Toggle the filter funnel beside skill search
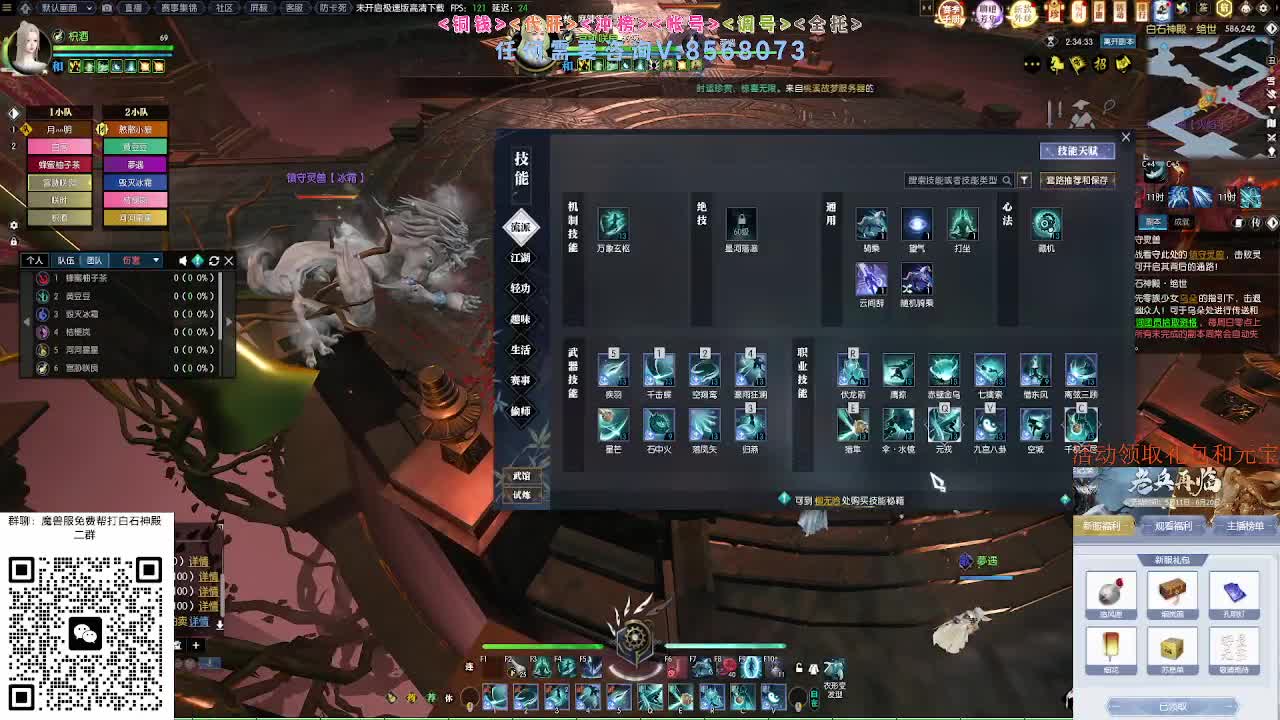The height and width of the screenshot is (720, 1280). [1022, 180]
